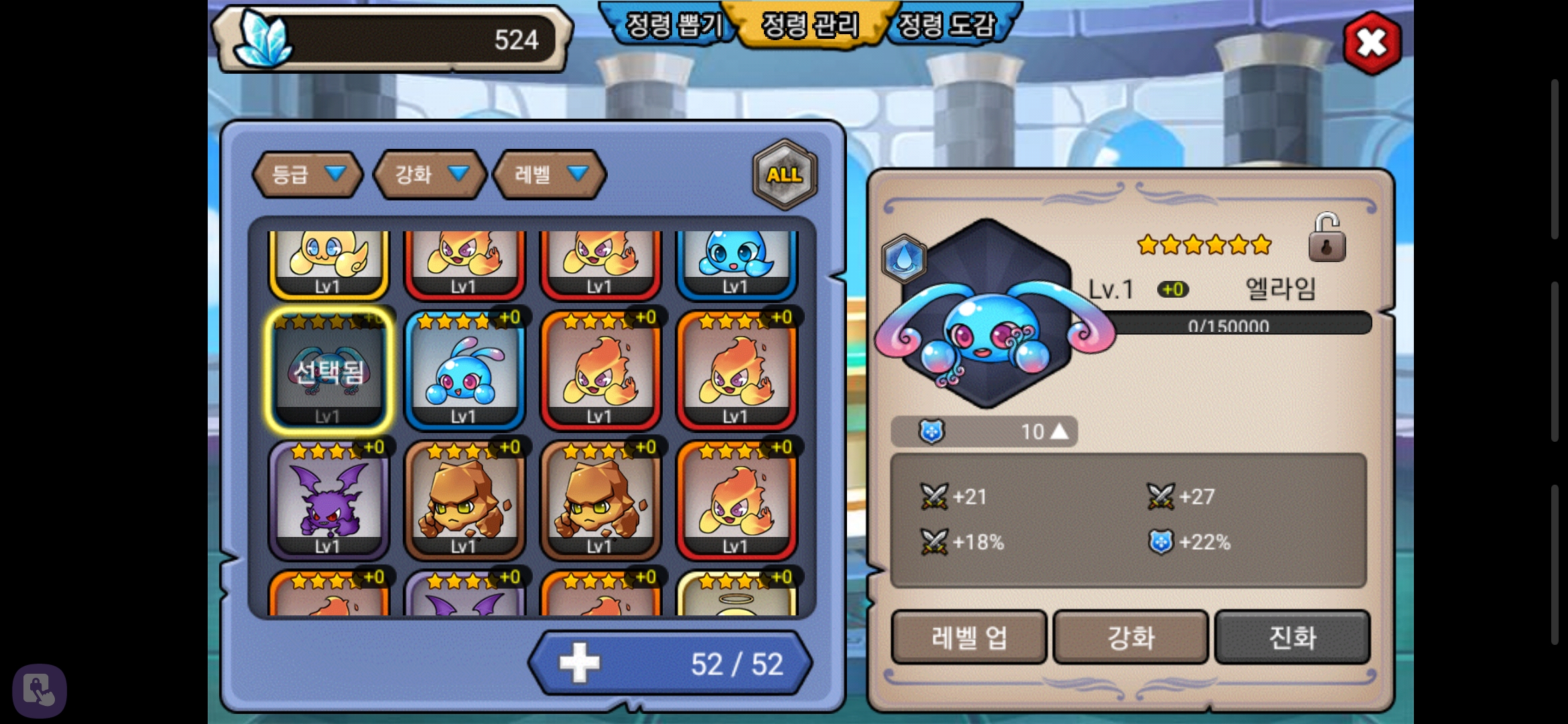Tap the 레벨 업 button
The width and height of the screenshot is (1568, 724).
pos(968,637)
